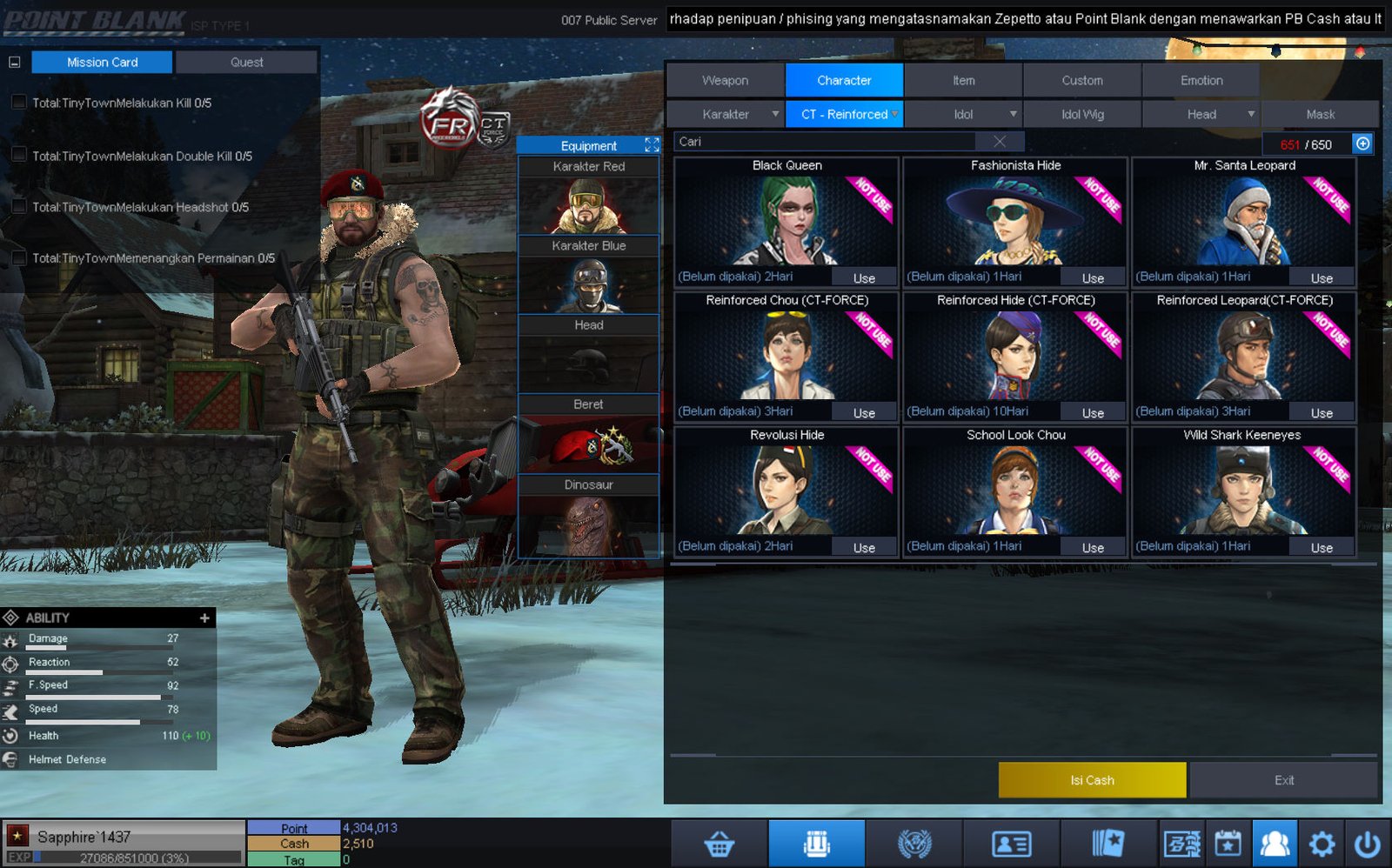Select the Mr. Santa Leopard thumbnail

(1244, 222)
